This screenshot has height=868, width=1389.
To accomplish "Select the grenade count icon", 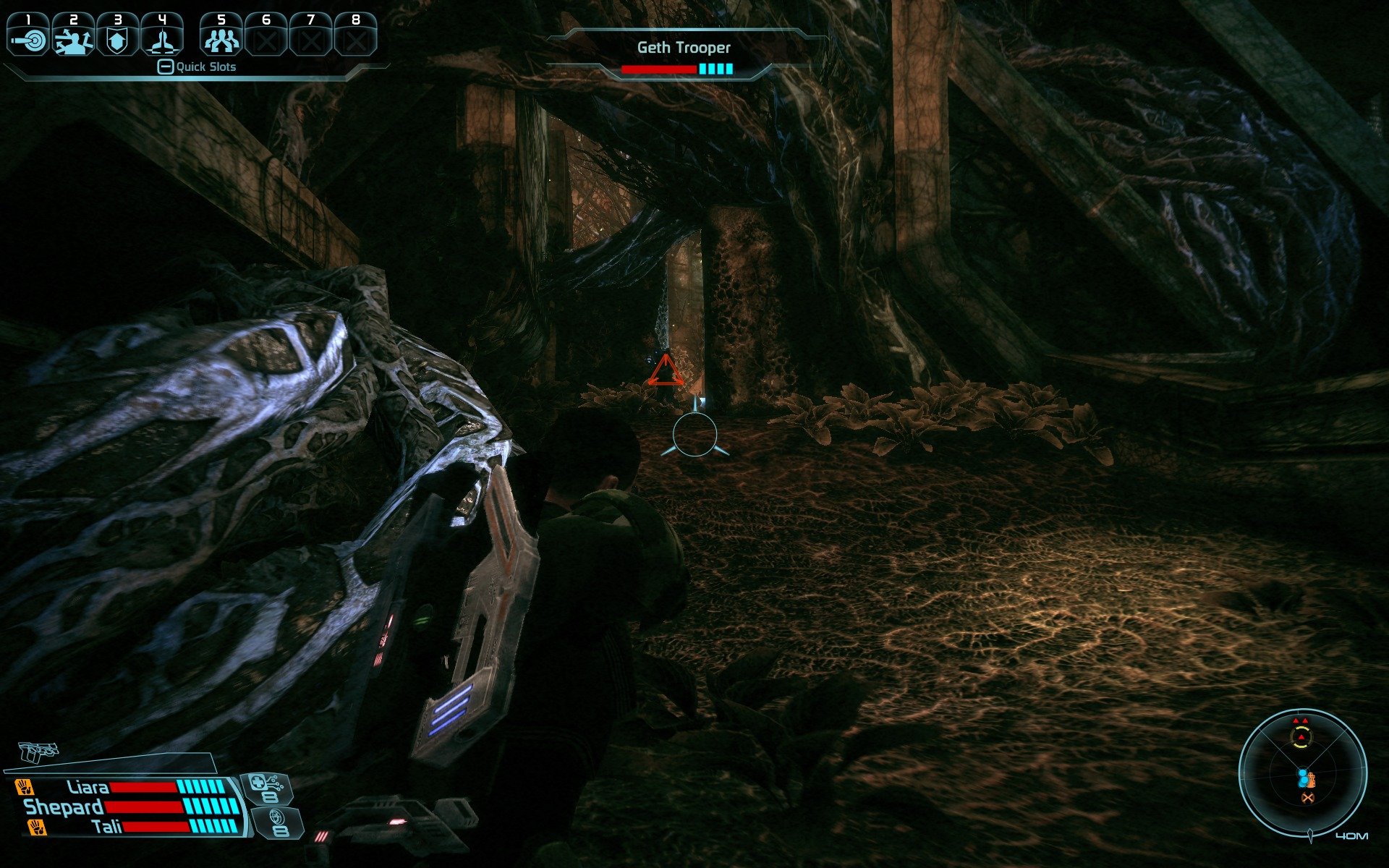I will coord(278,822).
